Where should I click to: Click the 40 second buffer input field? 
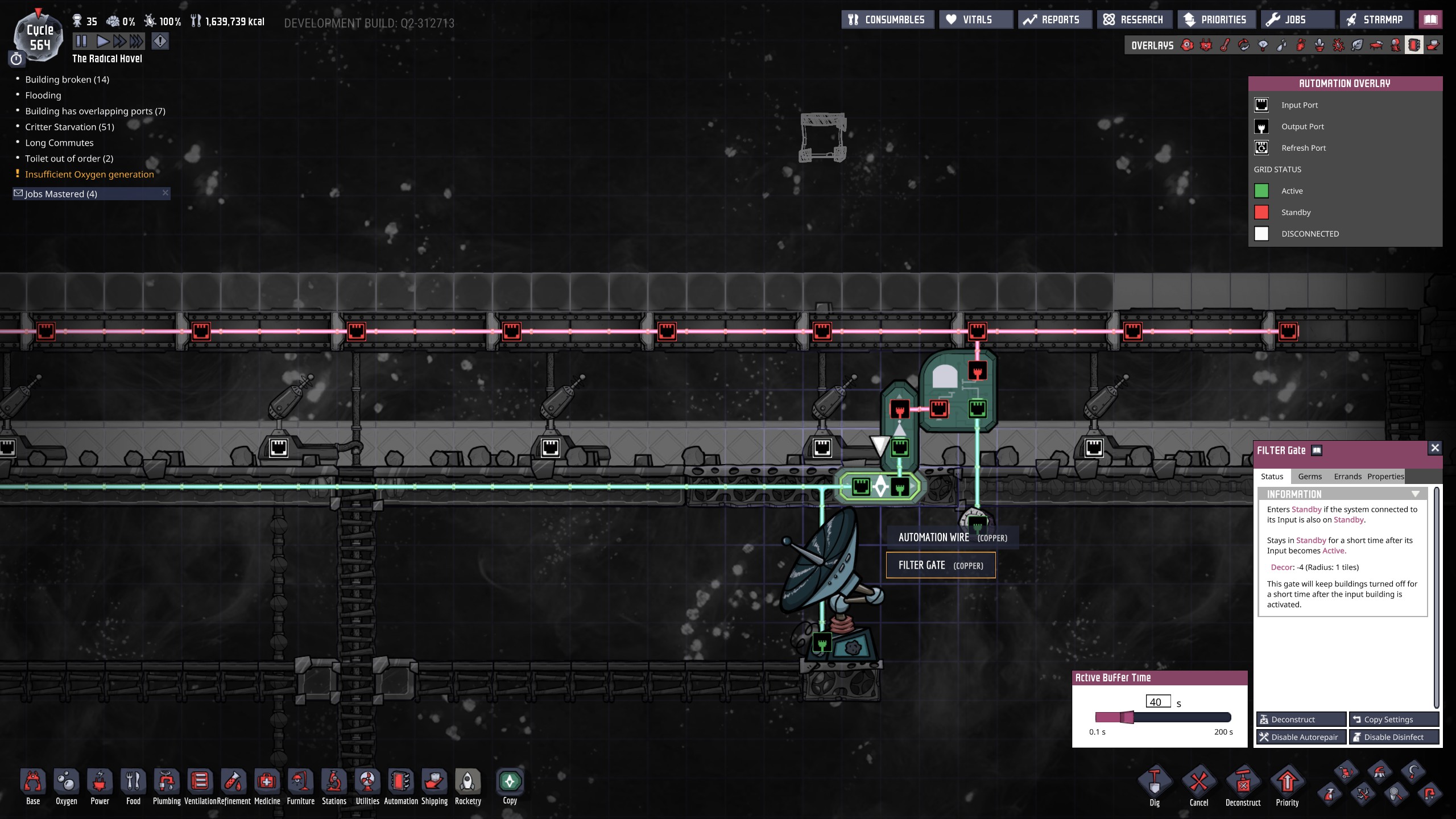pyautogui.click(x=1158, y=702)
